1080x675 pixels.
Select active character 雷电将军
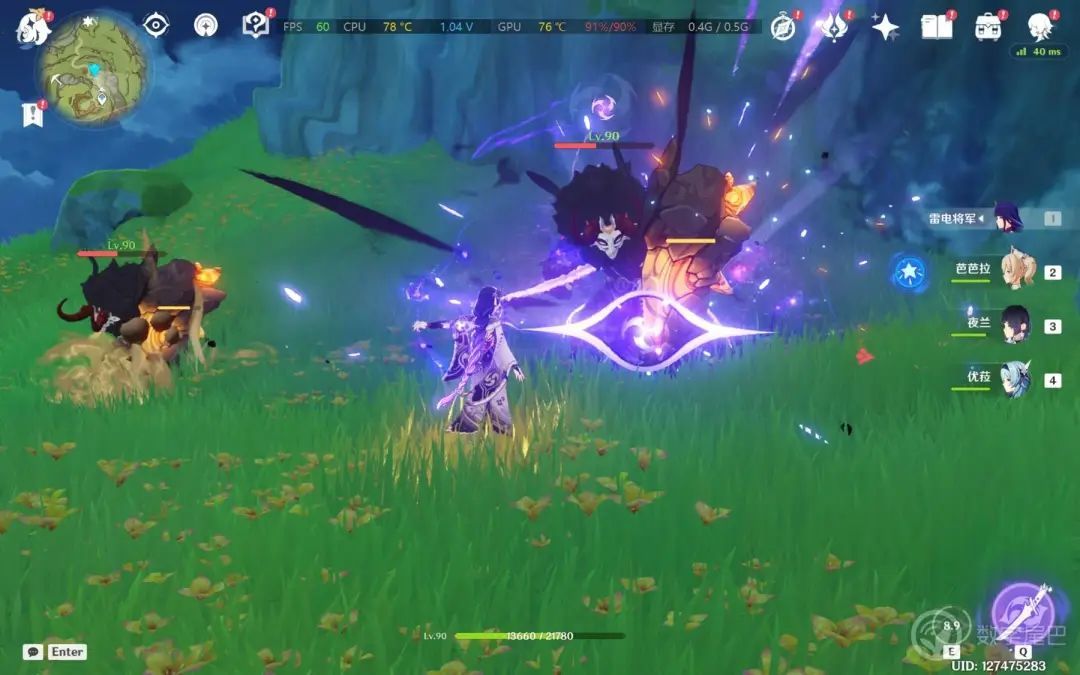point(1005,218)
